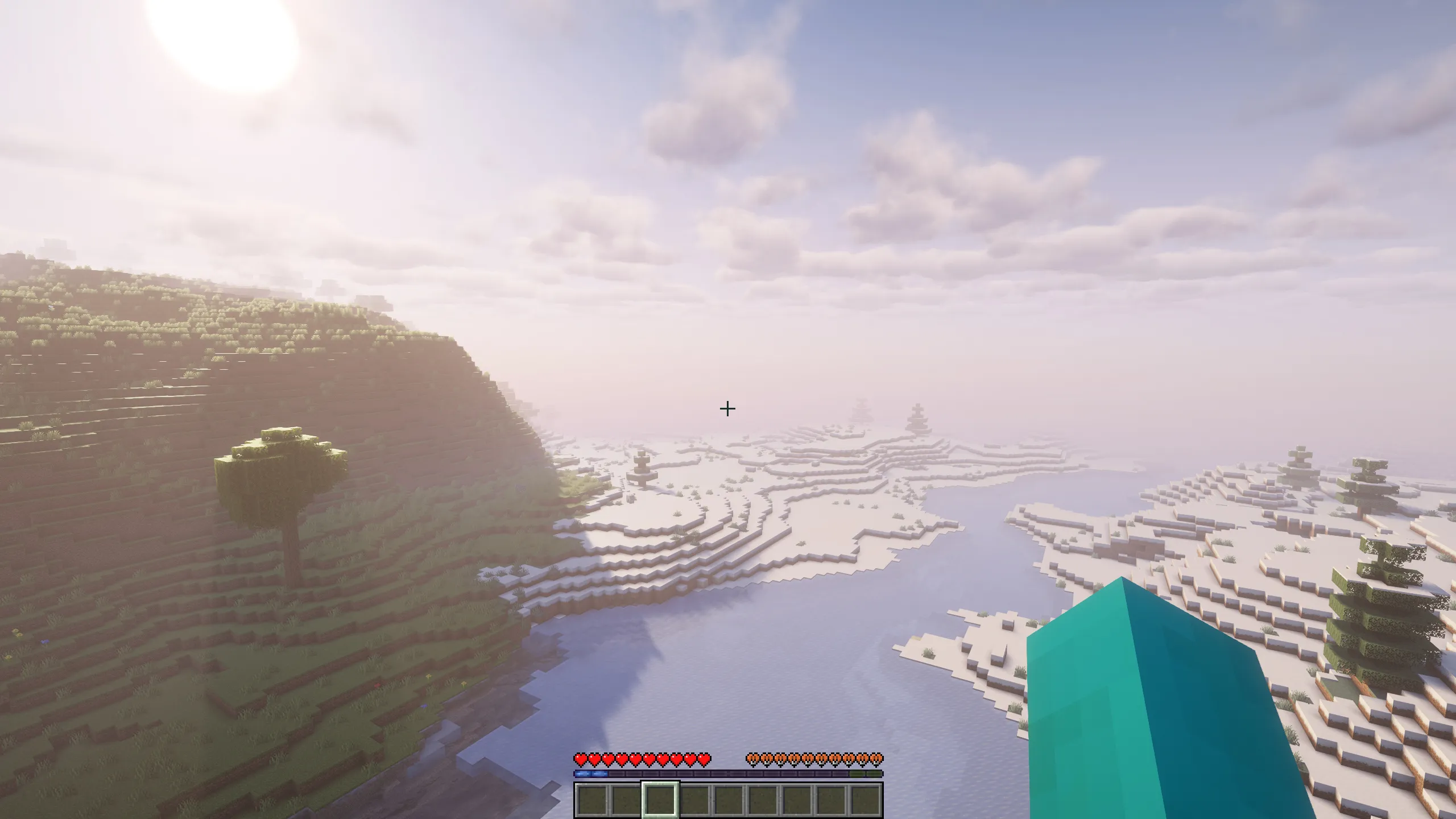The height and width of the screenshot is (819, 1456).
Task: Click the rightmost heart in the health bar
Action: [704, 759]
